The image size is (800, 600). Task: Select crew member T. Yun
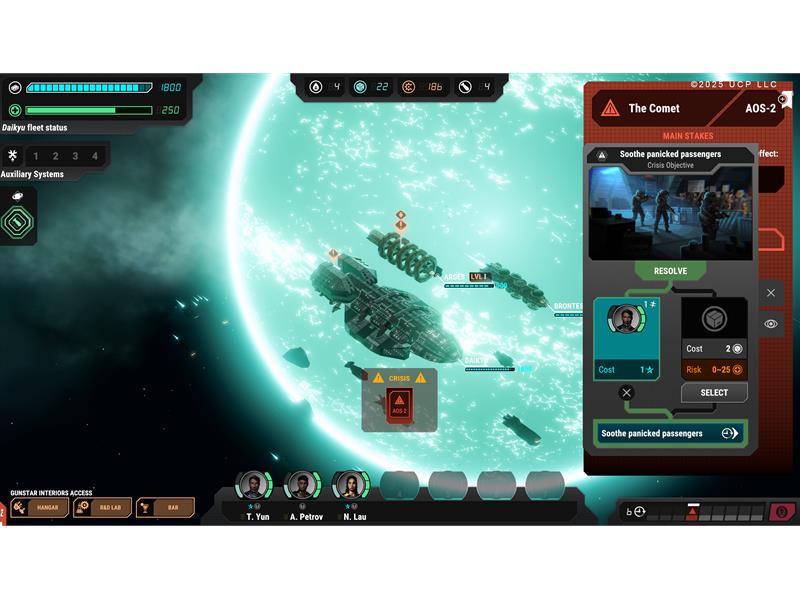[x=255, y=487]
